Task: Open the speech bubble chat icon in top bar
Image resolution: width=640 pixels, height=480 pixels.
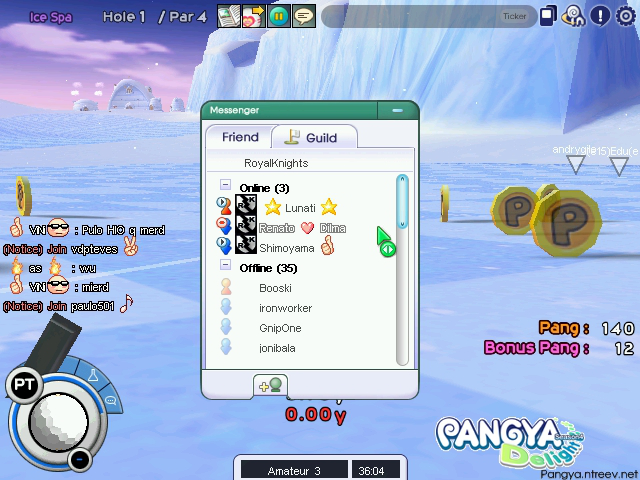Action: point(304,16)
